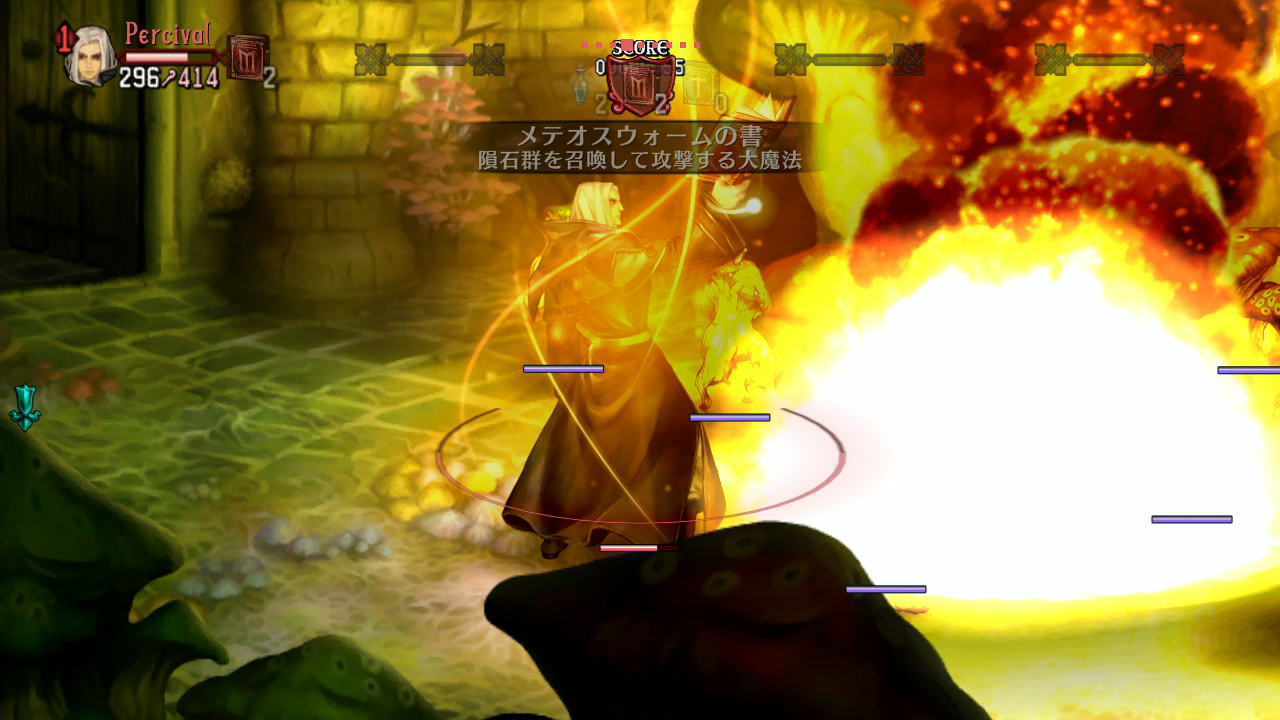Click the level 1 badge on Percival's portrait
This screenshot has width=1280, height=720.
click(x=64, y=36)
